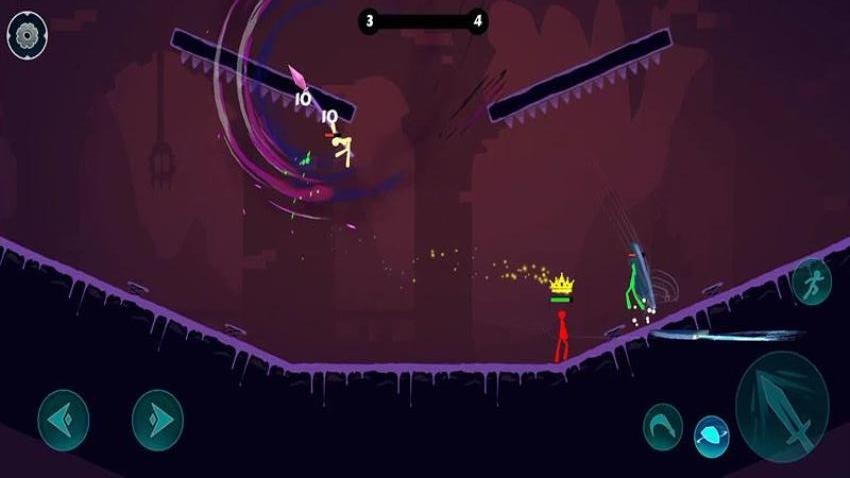Tap the move right arrow button
Image resolution: width=850 pixels, height=478 pixels.
coord(158,420)
